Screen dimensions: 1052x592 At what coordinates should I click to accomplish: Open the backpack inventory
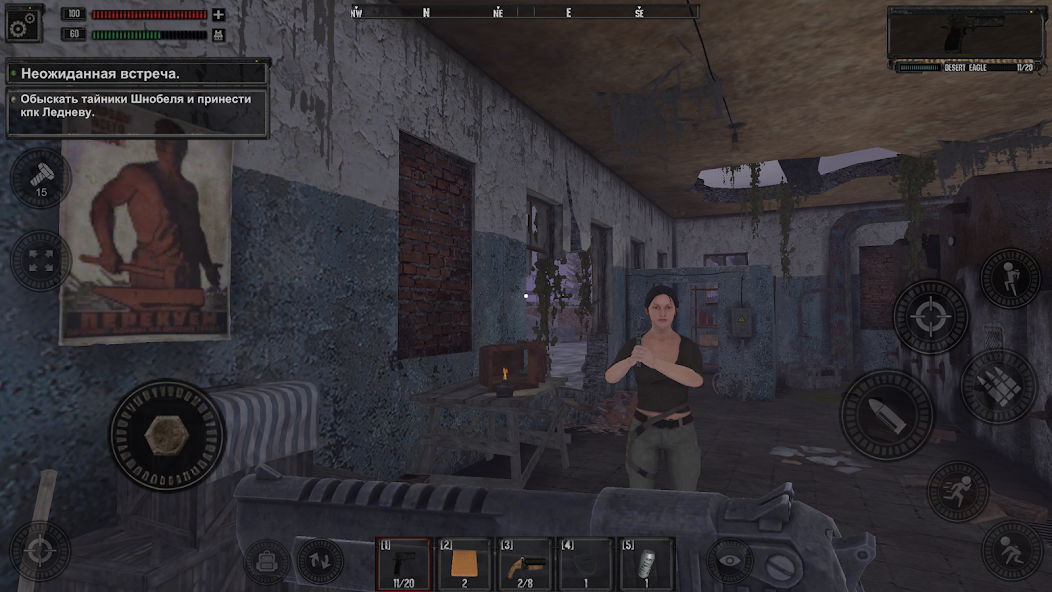[267, 561]
